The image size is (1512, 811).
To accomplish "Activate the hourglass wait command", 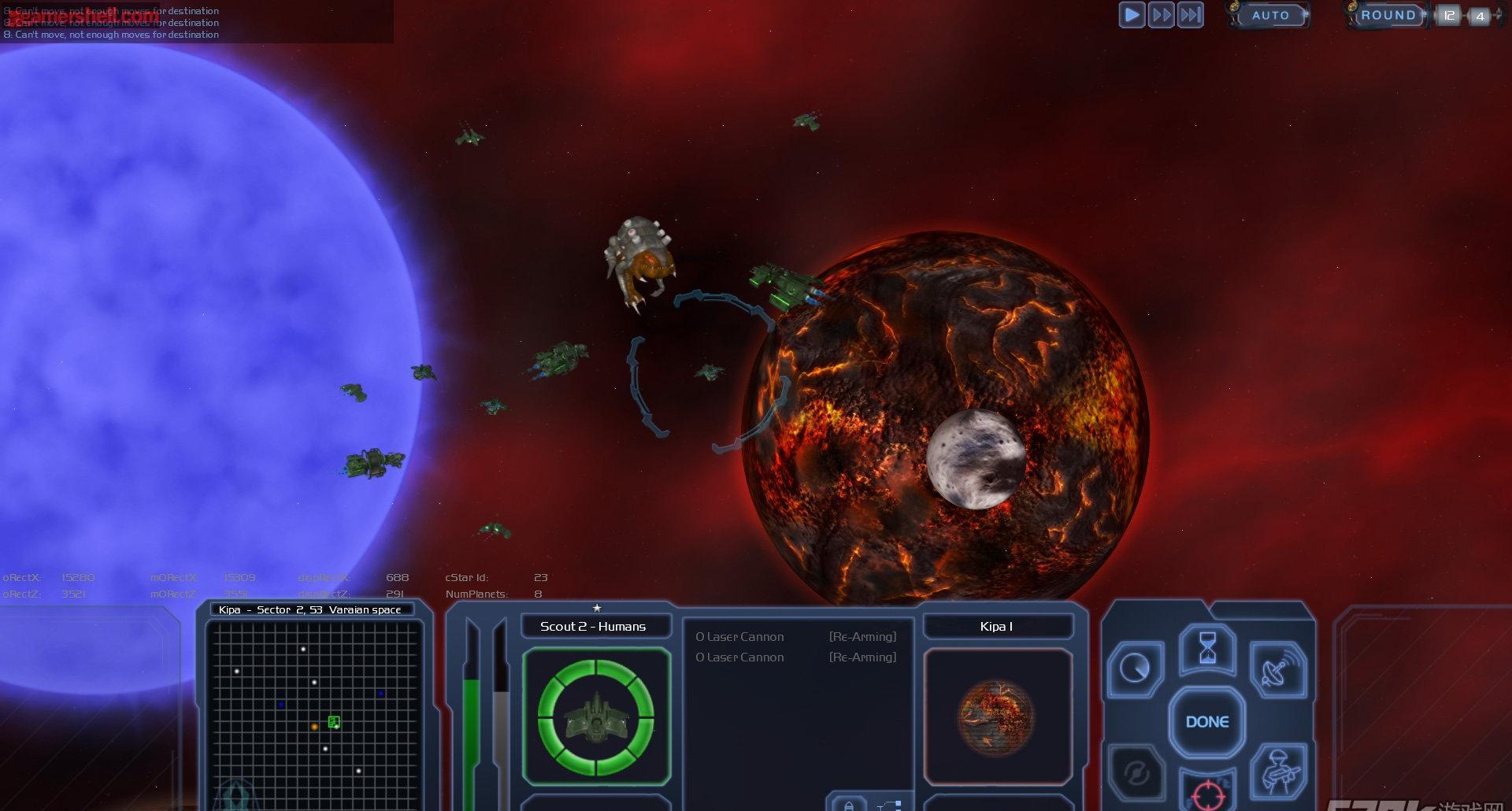I will click(1207, 649).
